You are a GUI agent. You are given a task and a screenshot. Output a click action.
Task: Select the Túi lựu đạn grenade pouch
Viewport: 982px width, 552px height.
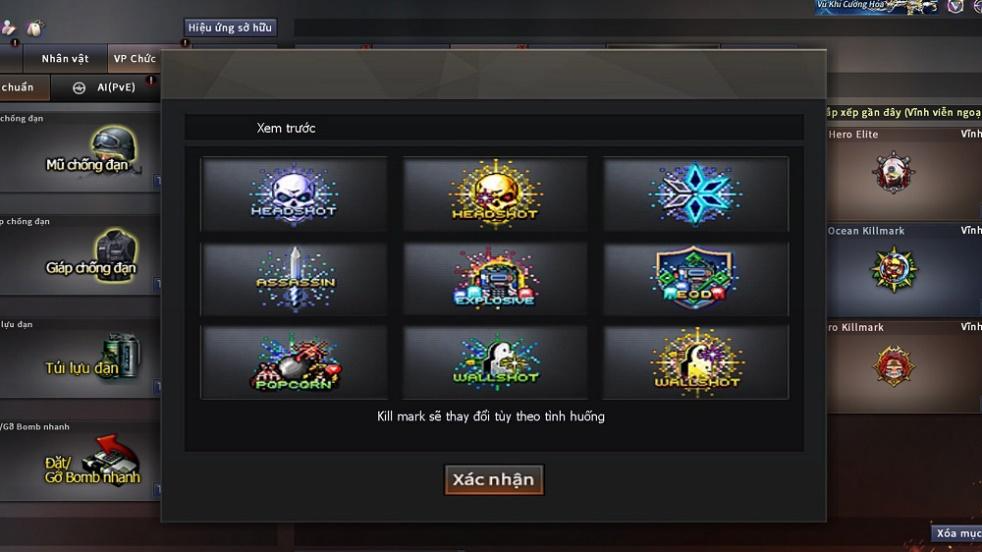(x=80, y=362)
